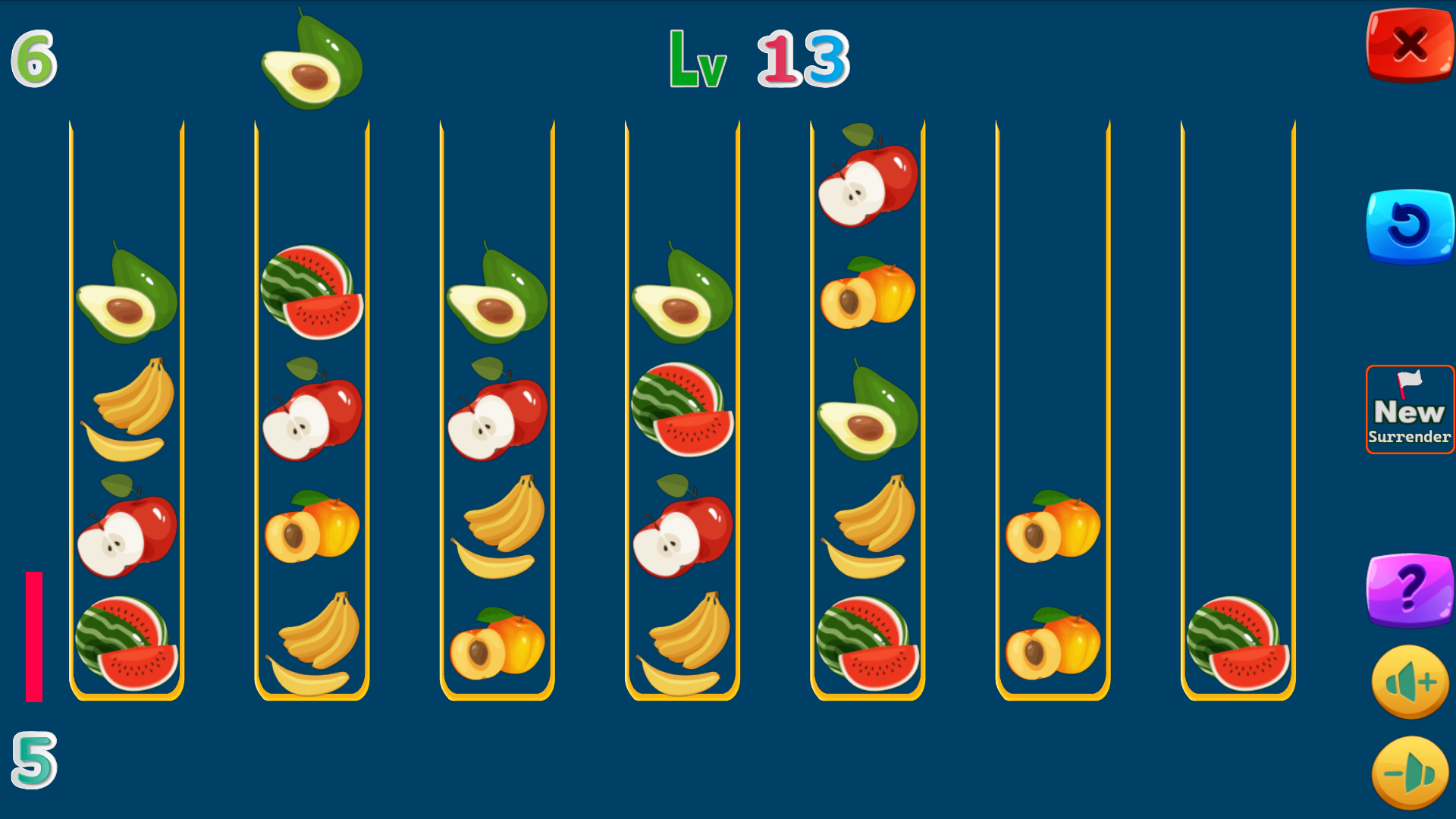Select the peach at the top of tube six
1456x819 pixels.
[x=1054, y=527]
